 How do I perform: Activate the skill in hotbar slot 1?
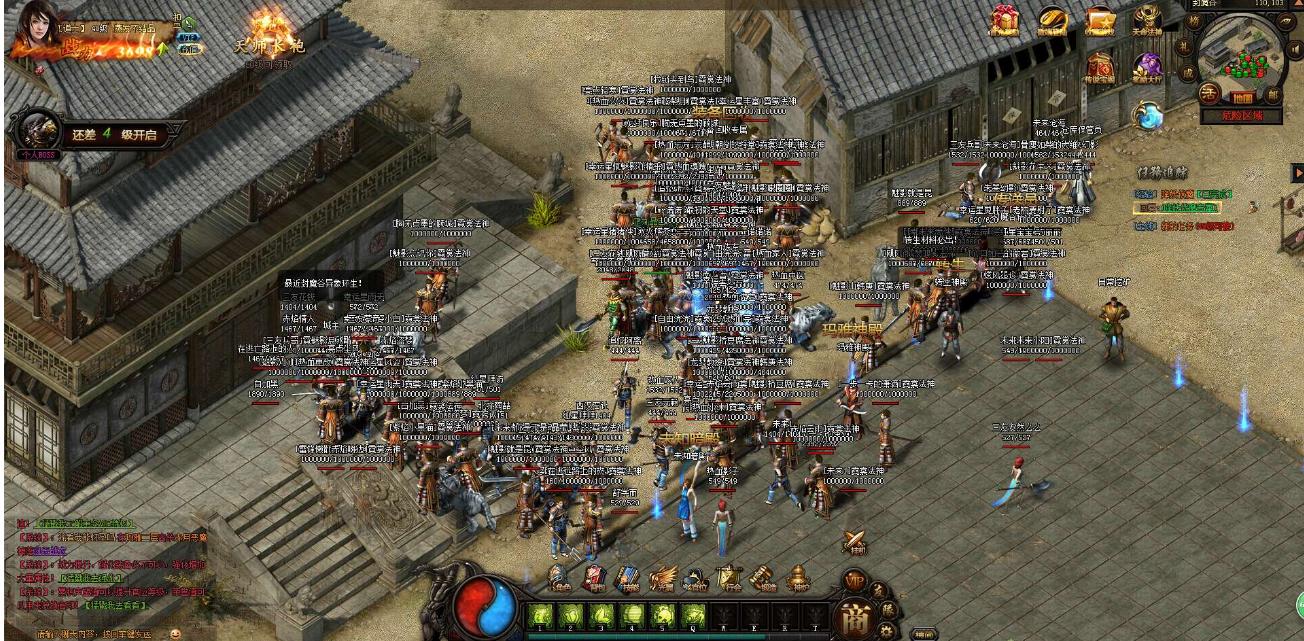point(541,614)
